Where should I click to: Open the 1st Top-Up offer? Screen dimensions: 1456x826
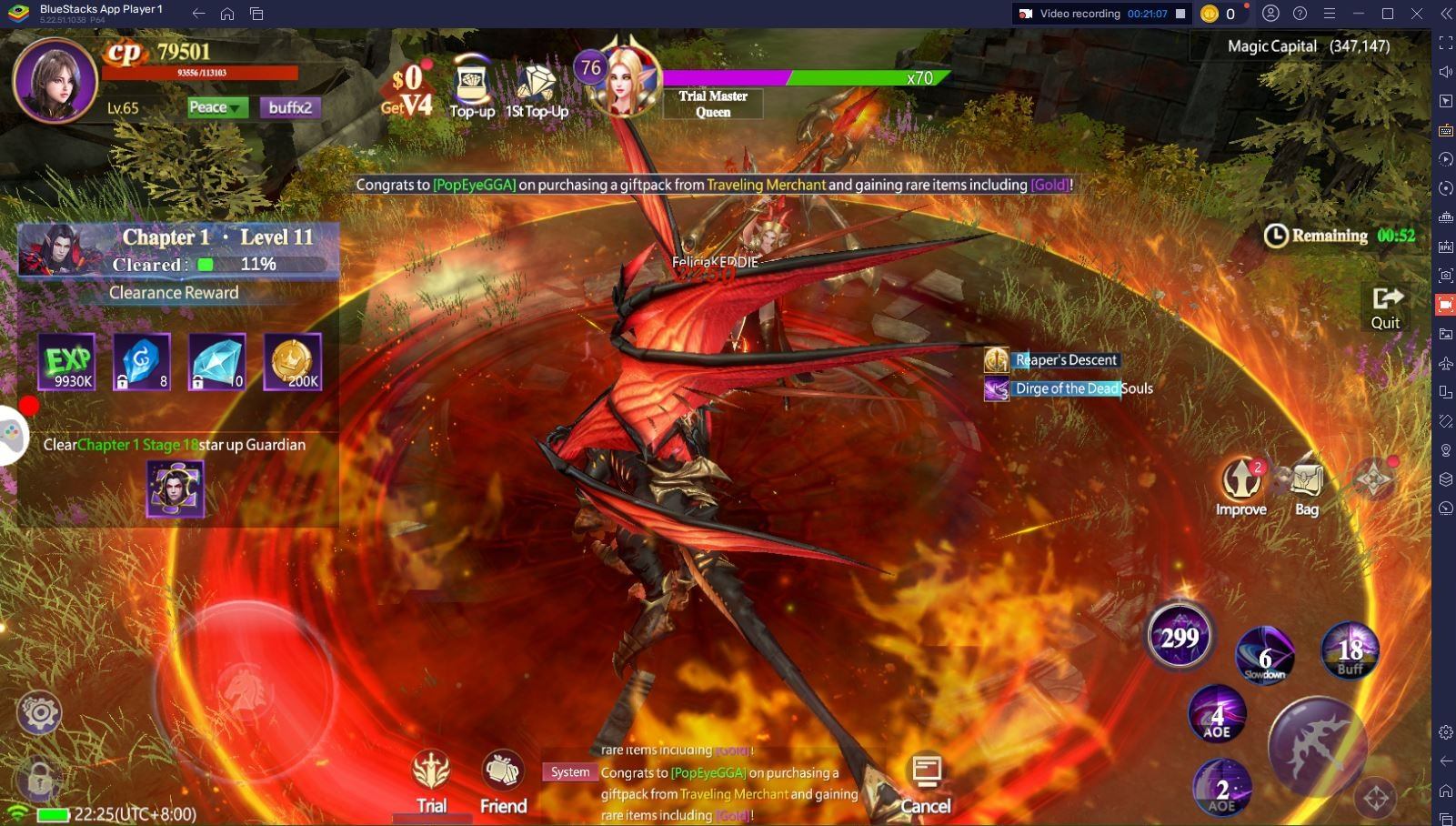point(537,88)
